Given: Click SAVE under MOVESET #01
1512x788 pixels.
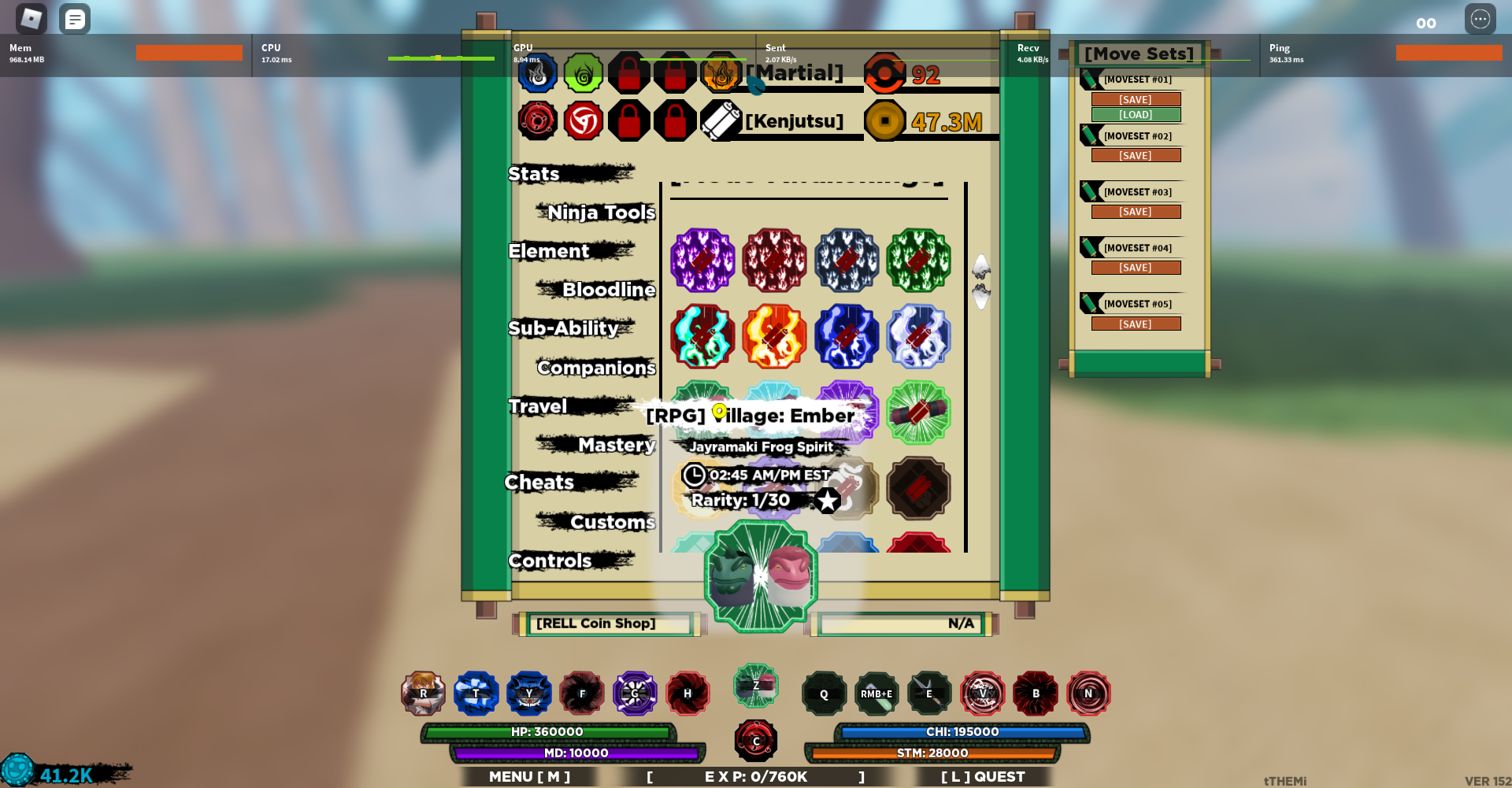Looking at the screenshot, I should pos(1136,98).
